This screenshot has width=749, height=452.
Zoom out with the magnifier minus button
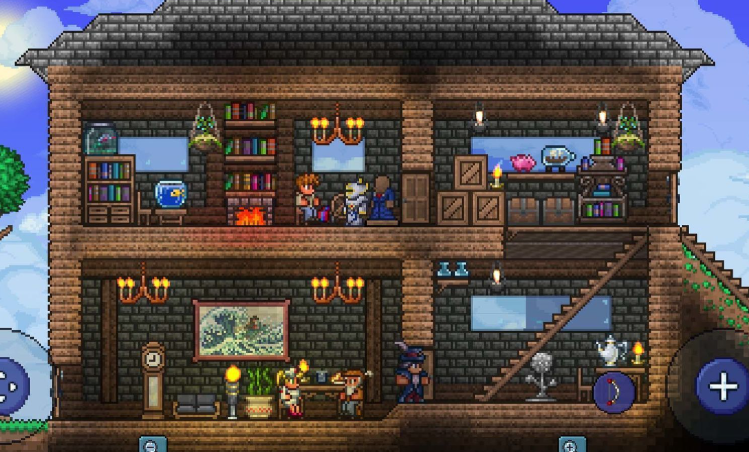click(151, 444)
